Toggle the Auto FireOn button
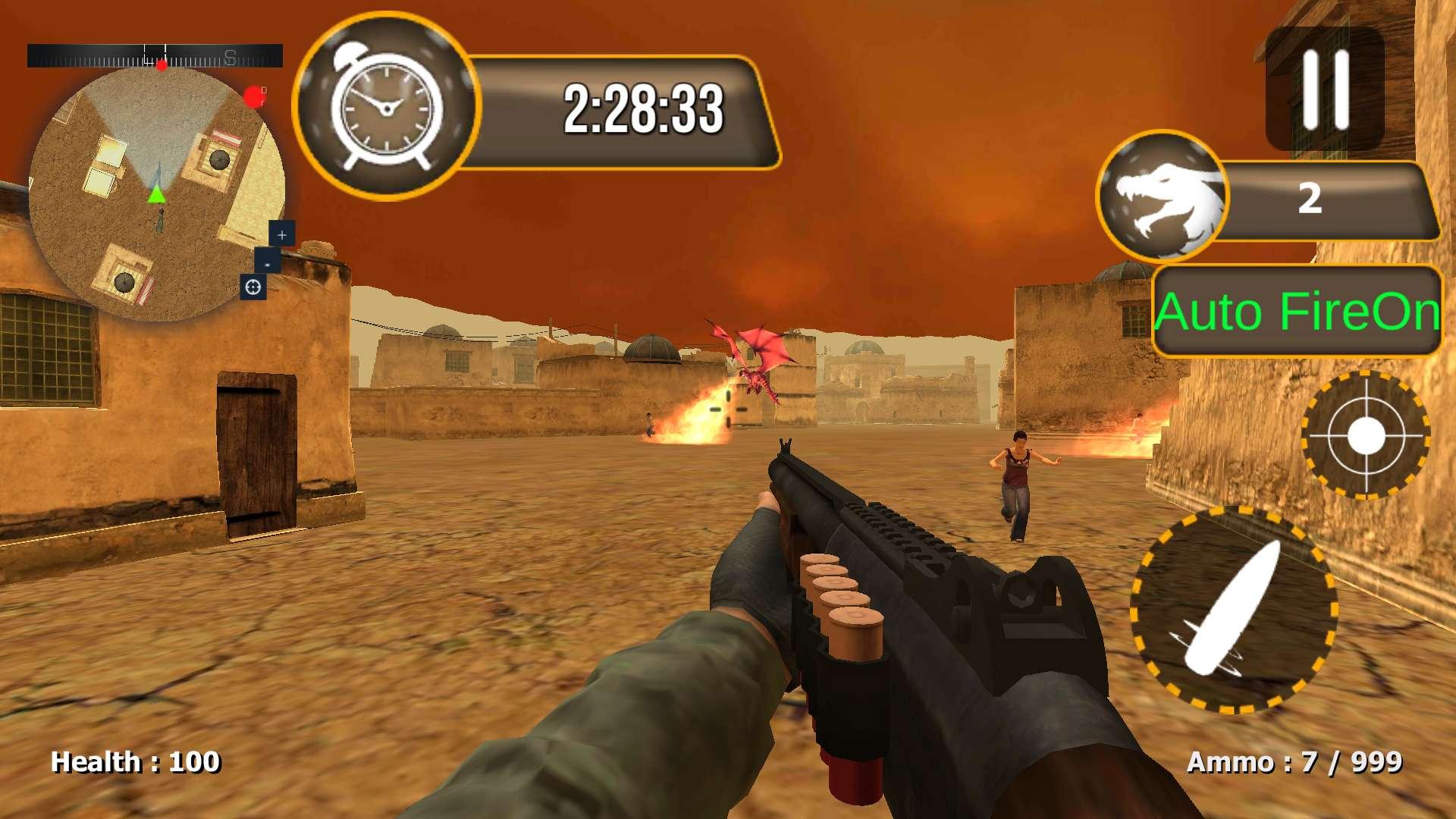 coord(1297,312)
